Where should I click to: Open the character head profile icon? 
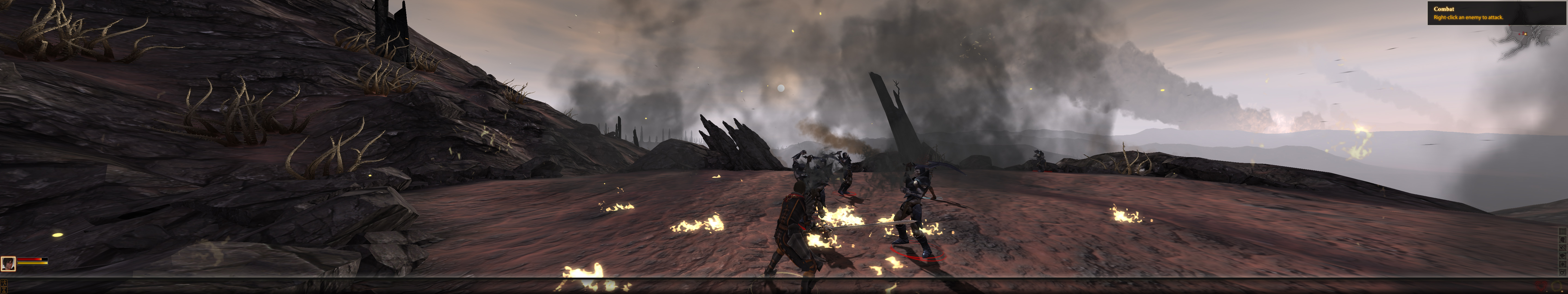[x=1563, y=240]
